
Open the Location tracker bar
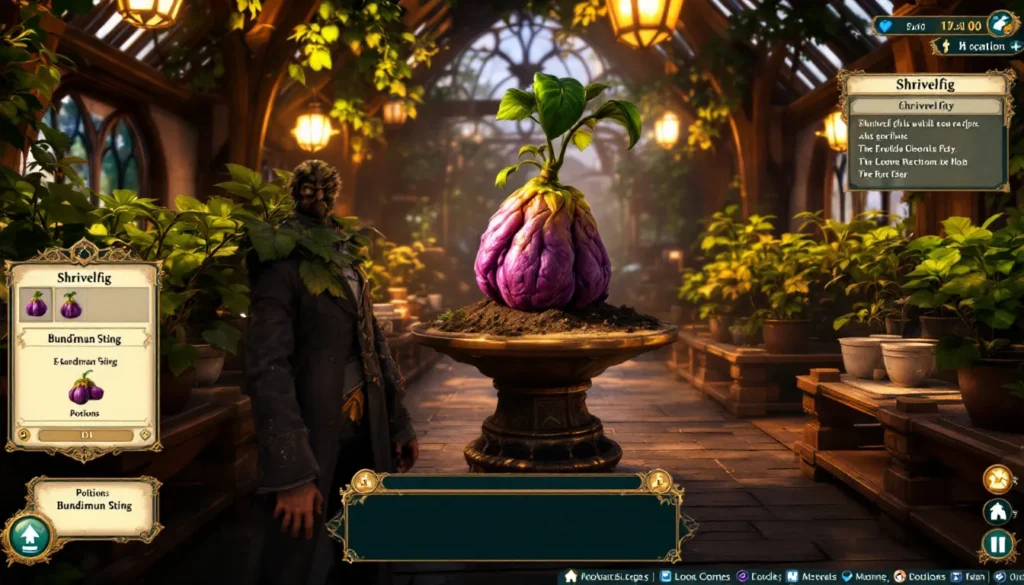[975, 46]
